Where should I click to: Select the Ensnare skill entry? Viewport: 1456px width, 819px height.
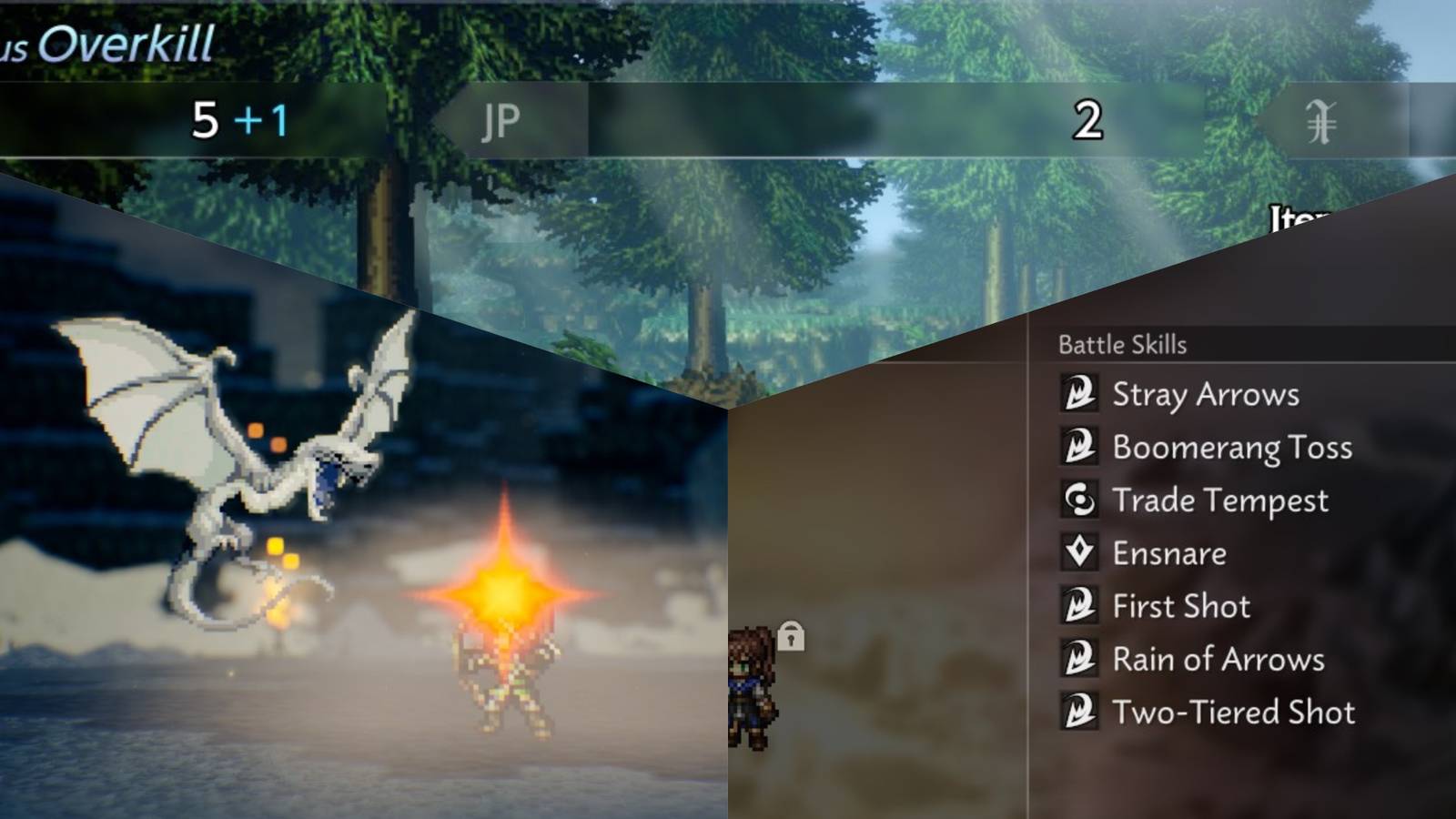tap(1168, 552)
